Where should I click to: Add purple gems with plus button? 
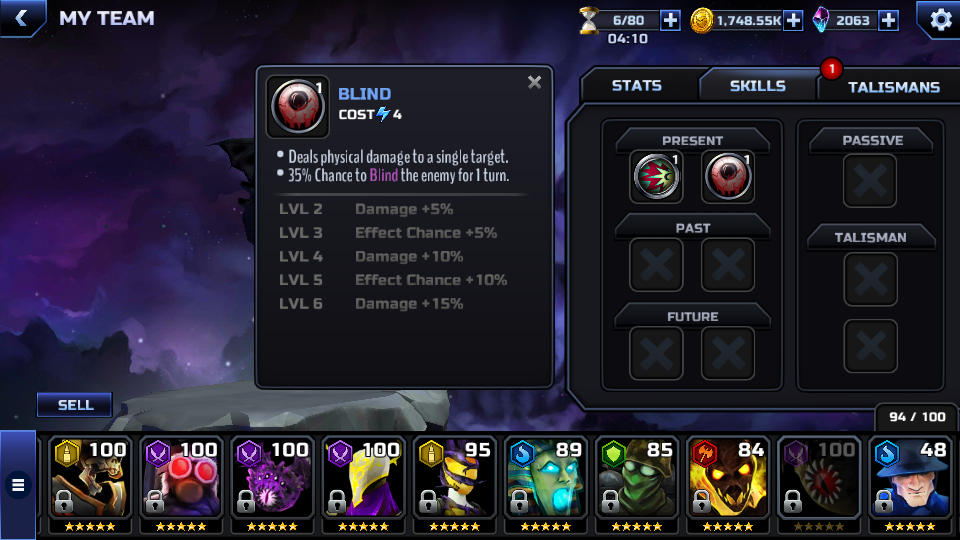pos(888,19)
